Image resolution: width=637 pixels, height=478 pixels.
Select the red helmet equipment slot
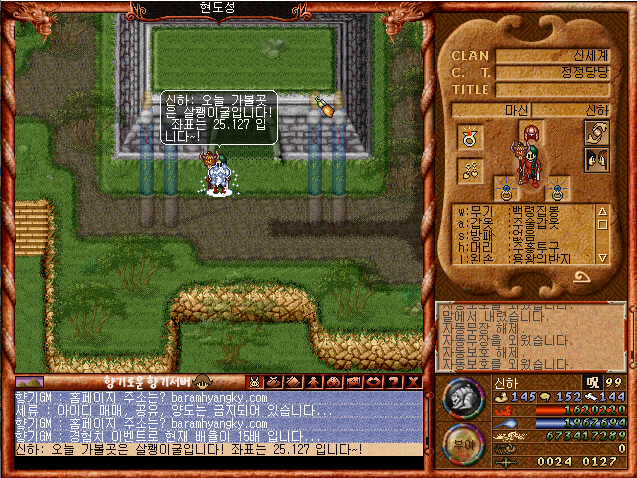coord(530,133)
